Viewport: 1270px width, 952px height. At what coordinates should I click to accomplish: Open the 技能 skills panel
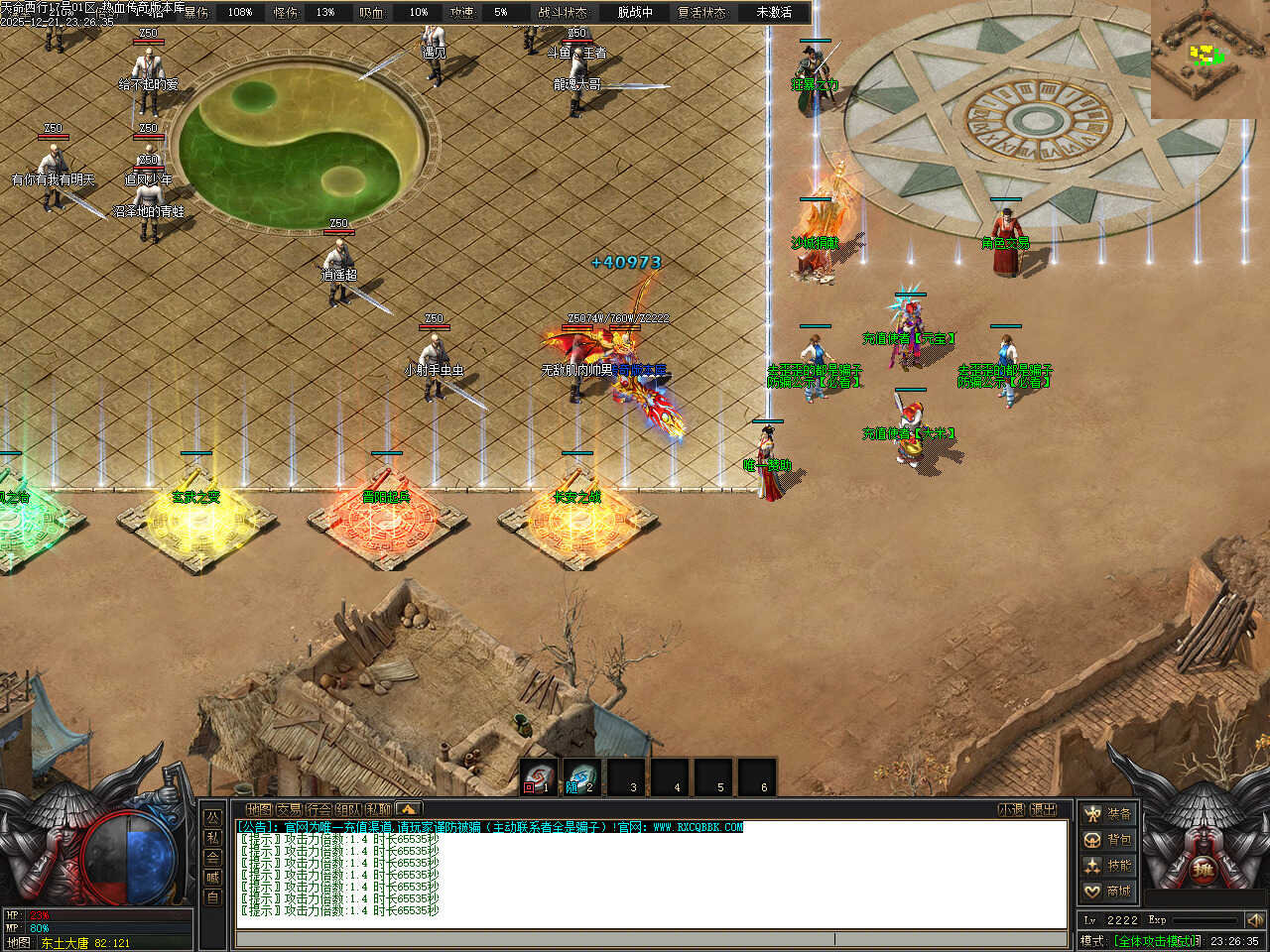point(1107,866)
